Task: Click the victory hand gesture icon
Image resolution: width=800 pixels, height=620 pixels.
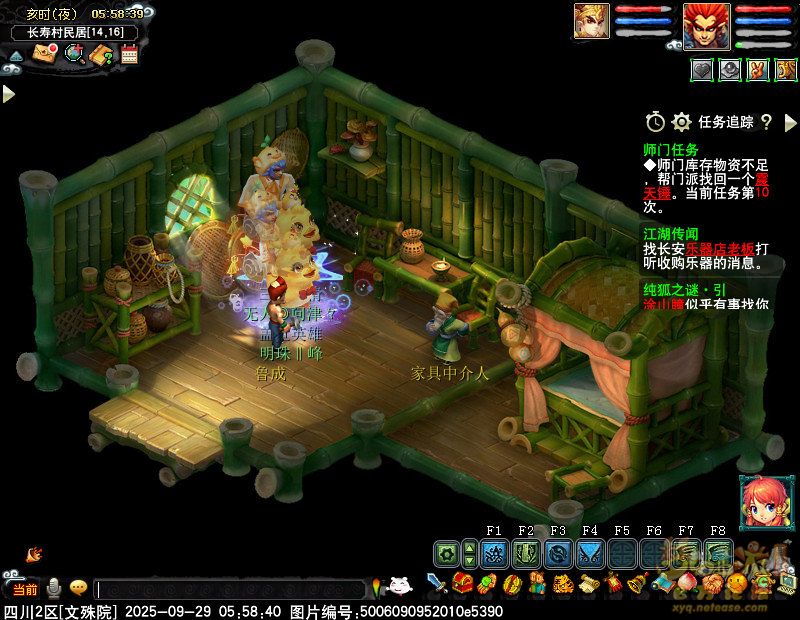Action: (x=759, y=70)
